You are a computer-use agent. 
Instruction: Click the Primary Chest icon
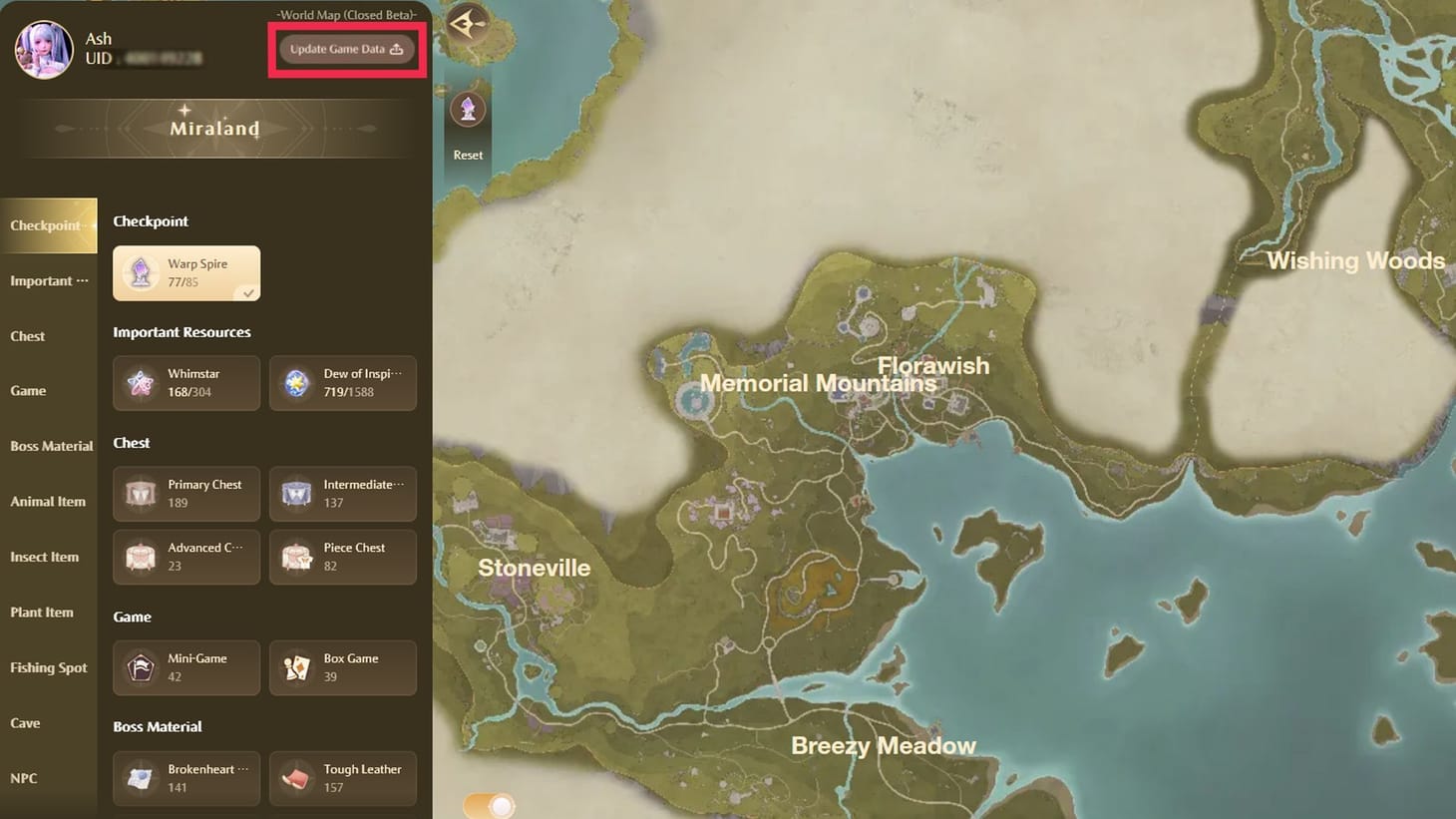[141, 493]
